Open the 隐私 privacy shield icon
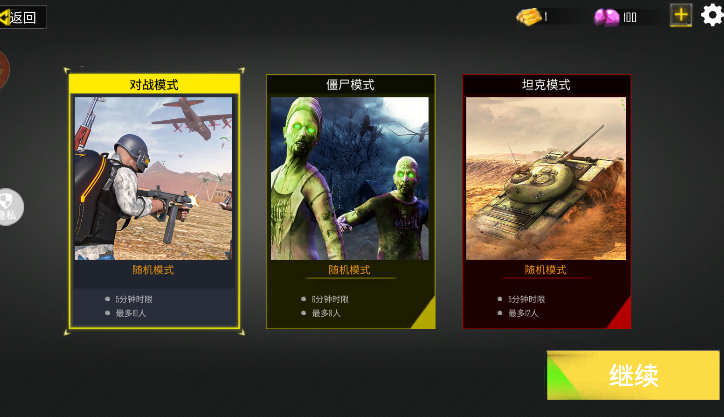This screenshot has width=724, height=417. coord(7,207)
